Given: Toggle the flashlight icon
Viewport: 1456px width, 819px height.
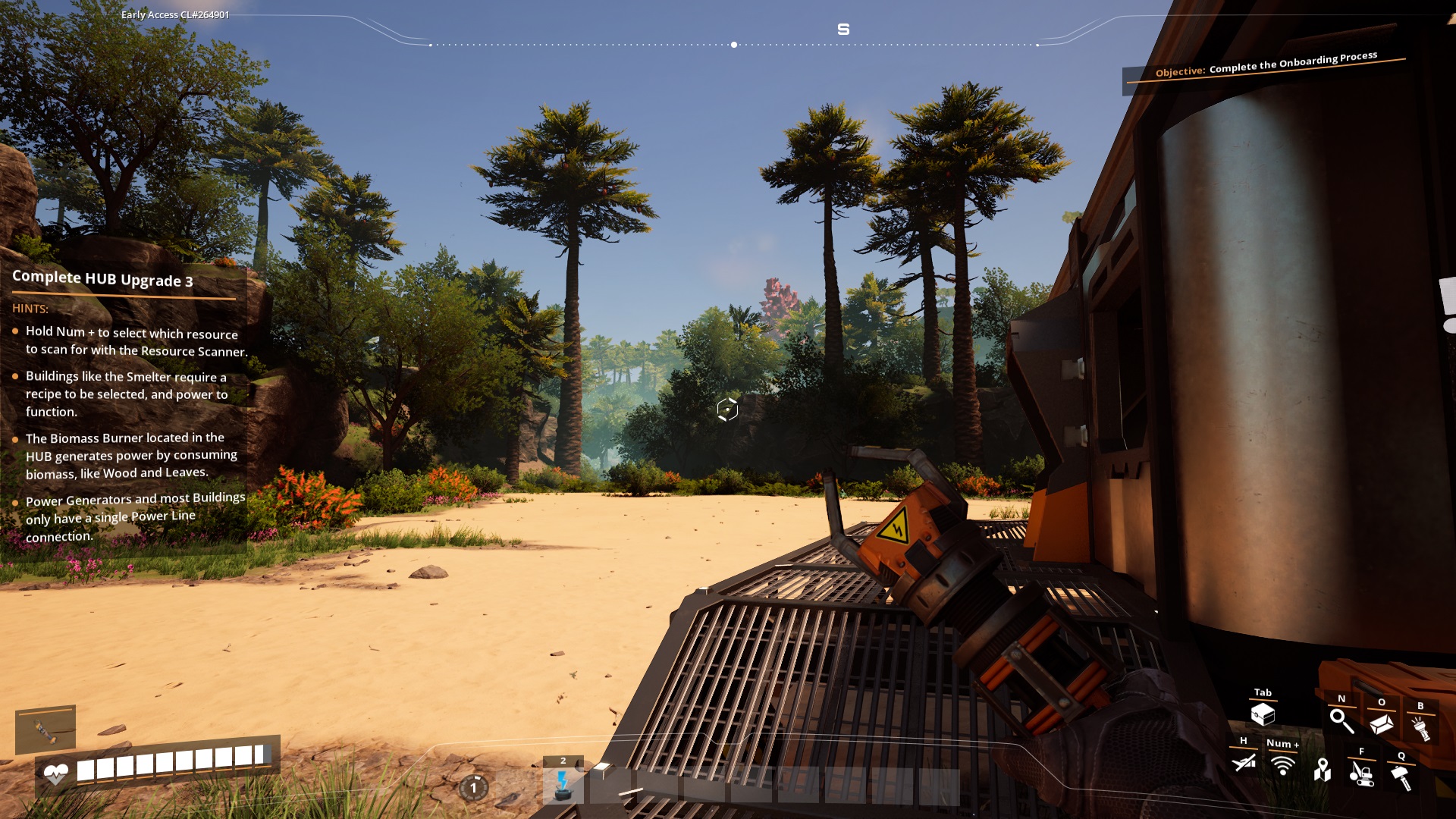Looking at the screenshot, I should click(1422, 729).
